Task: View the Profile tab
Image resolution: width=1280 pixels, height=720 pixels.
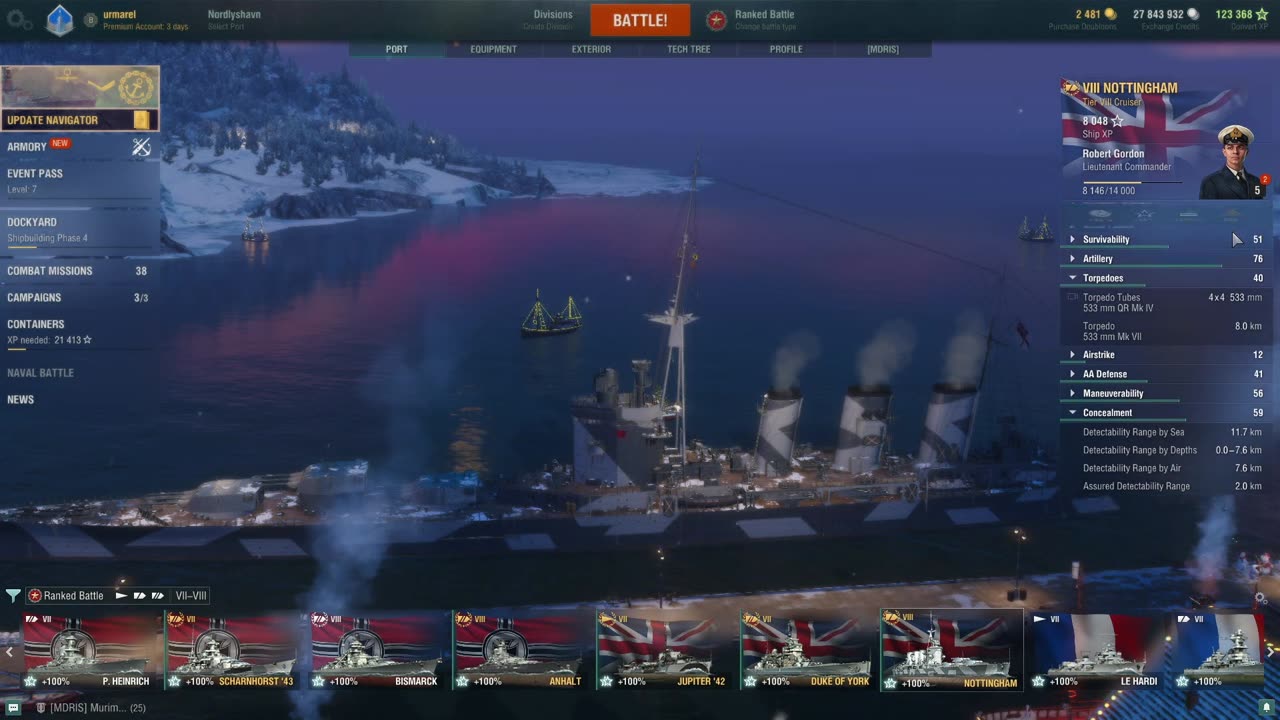Action: (x=786, y=49)
